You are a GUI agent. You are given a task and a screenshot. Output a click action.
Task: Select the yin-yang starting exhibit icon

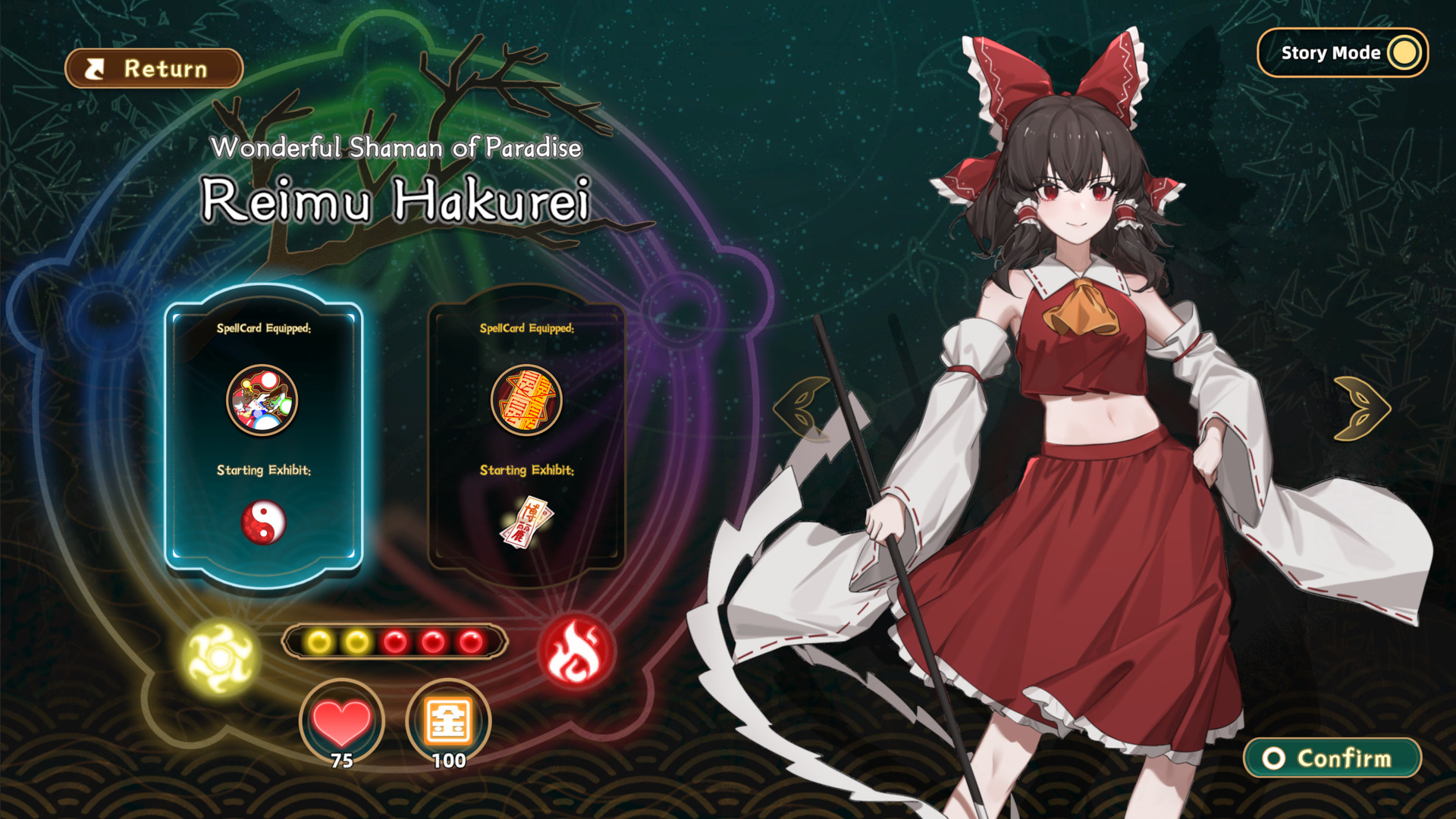pos(264,520)
